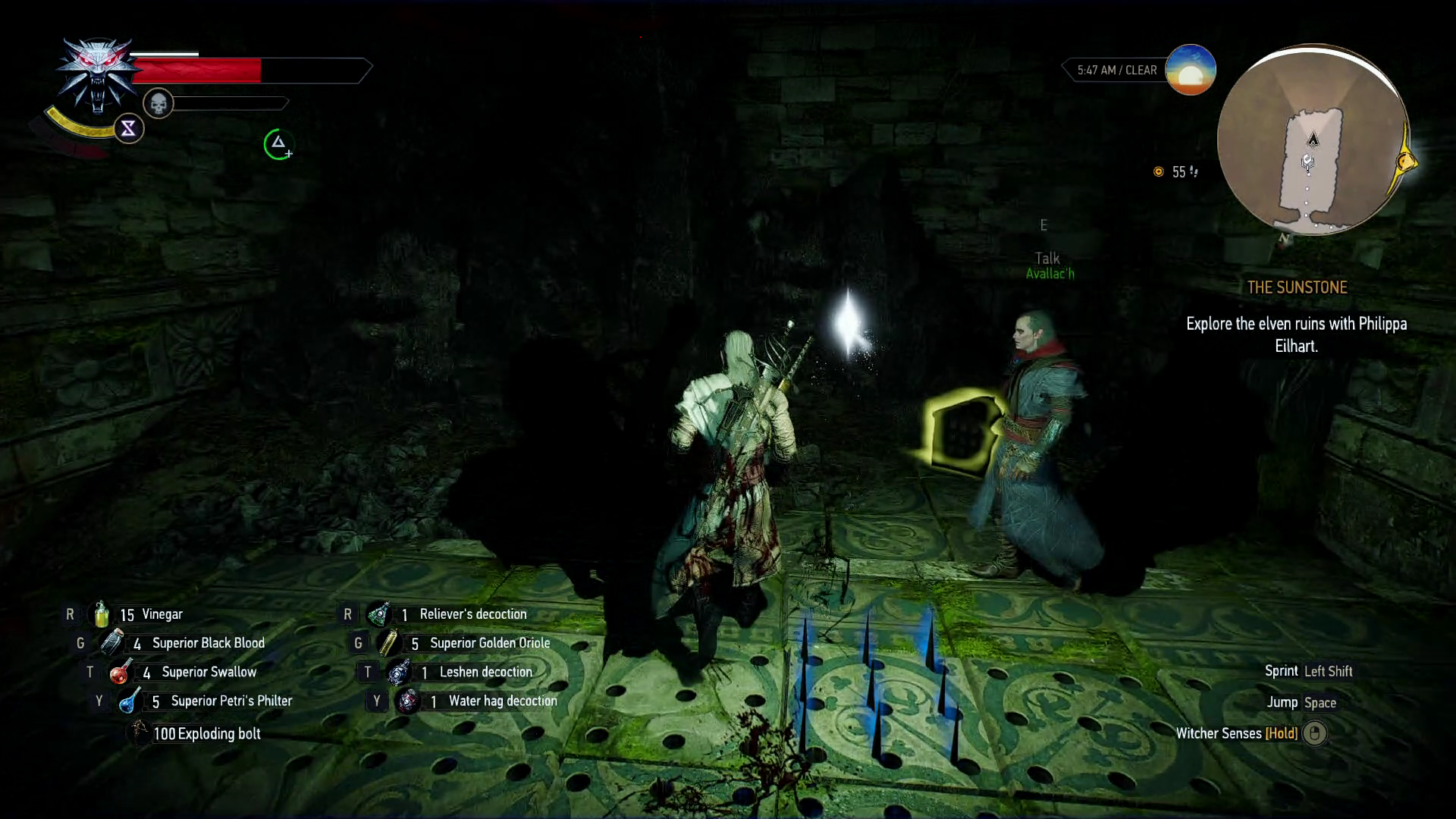Viewport: 1456px width, 819px height.
Task: Click The Sunstone quest tracker title
Action: (1297, 287)
